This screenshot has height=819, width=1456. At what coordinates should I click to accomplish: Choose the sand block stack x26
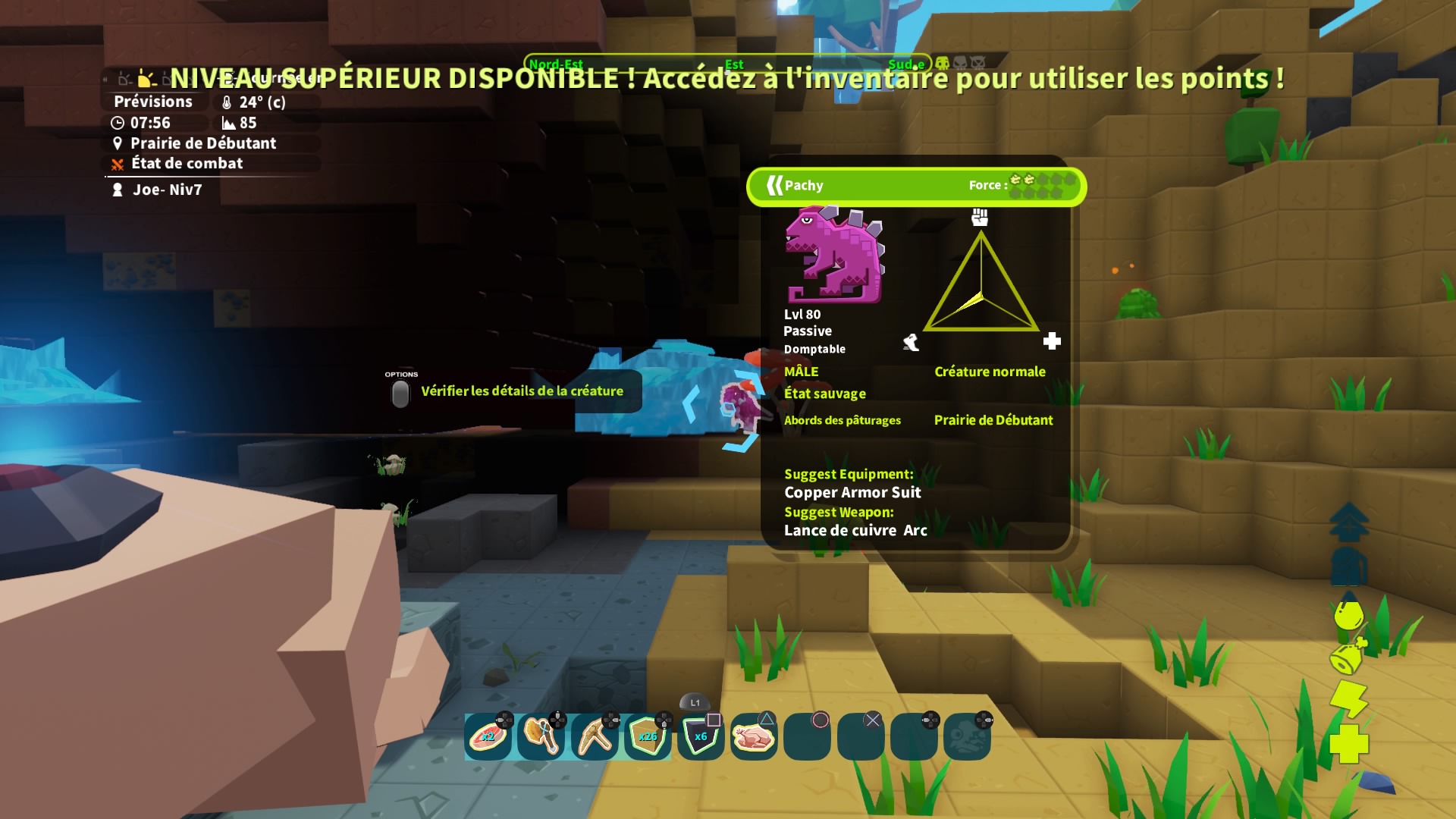click(648, 736)
